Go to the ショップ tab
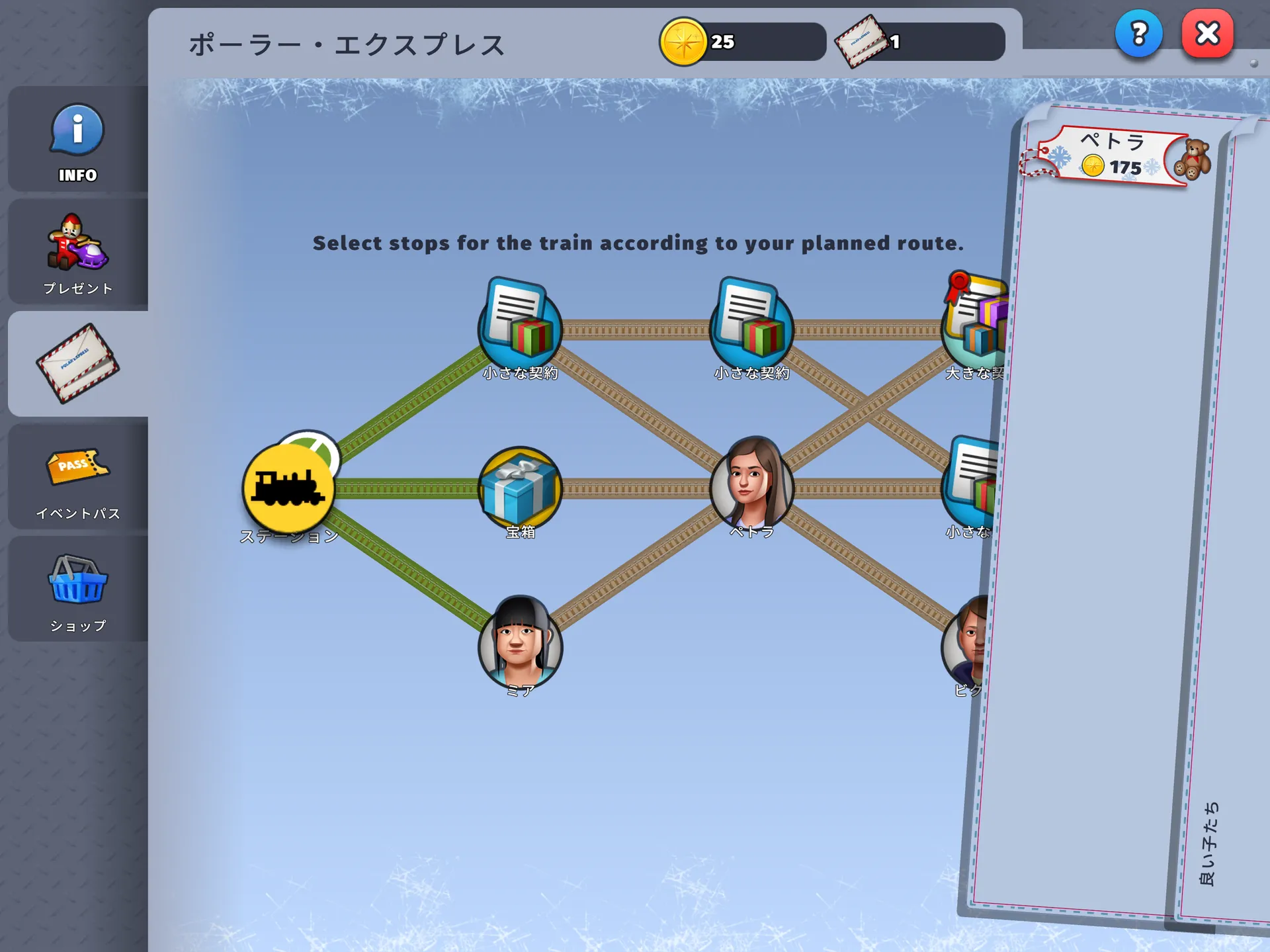The width and height of the screenshot is (1270, 952). point(77,589)
